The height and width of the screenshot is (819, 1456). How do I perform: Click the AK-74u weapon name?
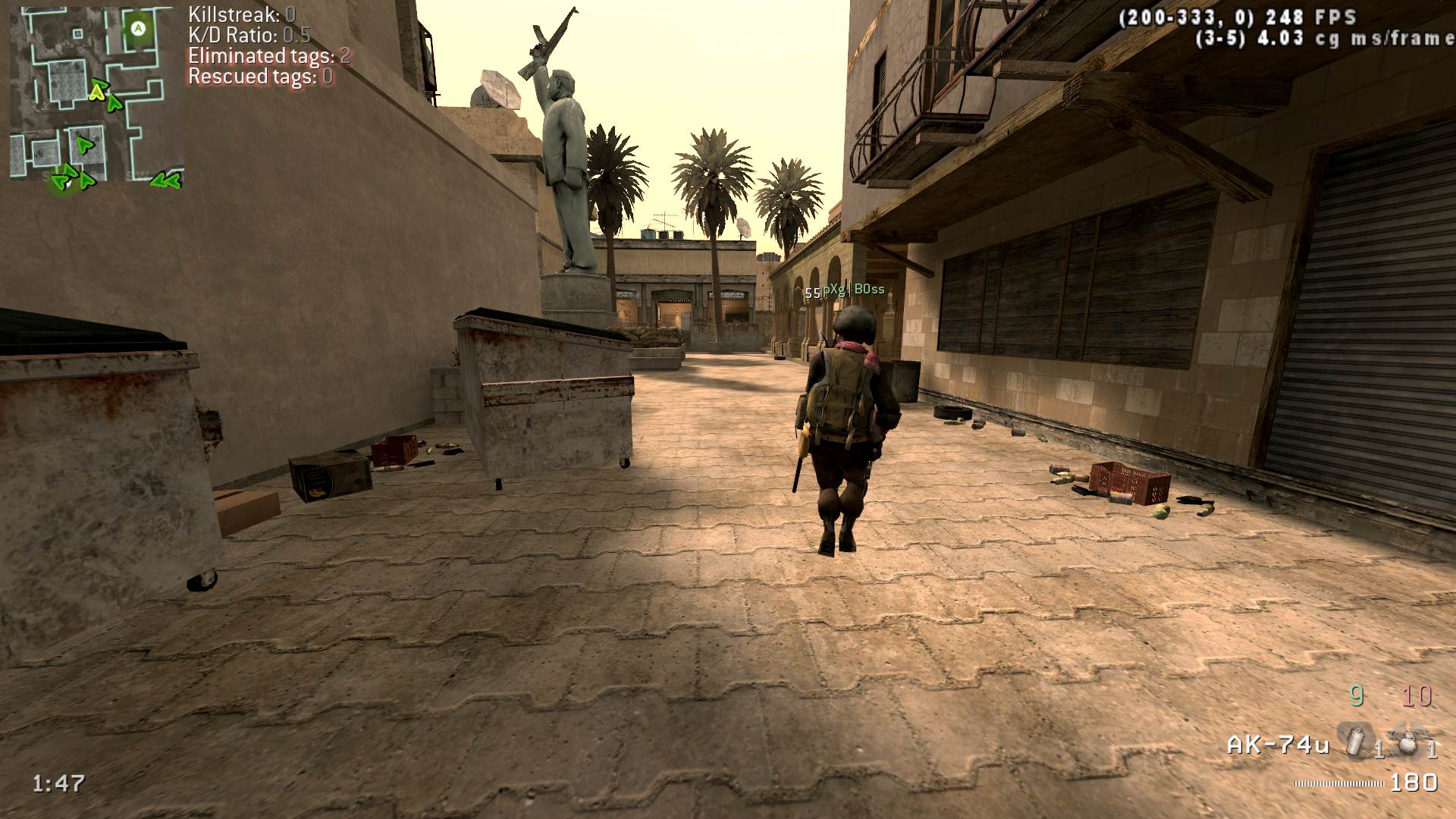(x=1278, y=745)
